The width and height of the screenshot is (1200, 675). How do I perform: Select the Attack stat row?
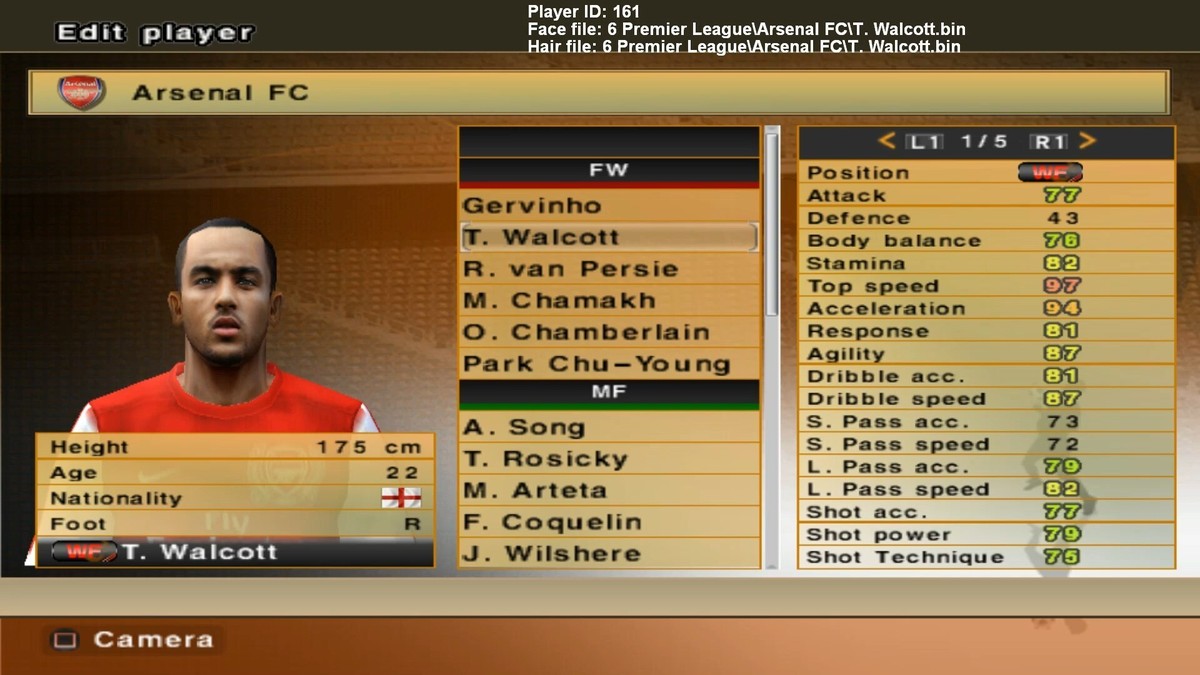click(x=985, y=195)
